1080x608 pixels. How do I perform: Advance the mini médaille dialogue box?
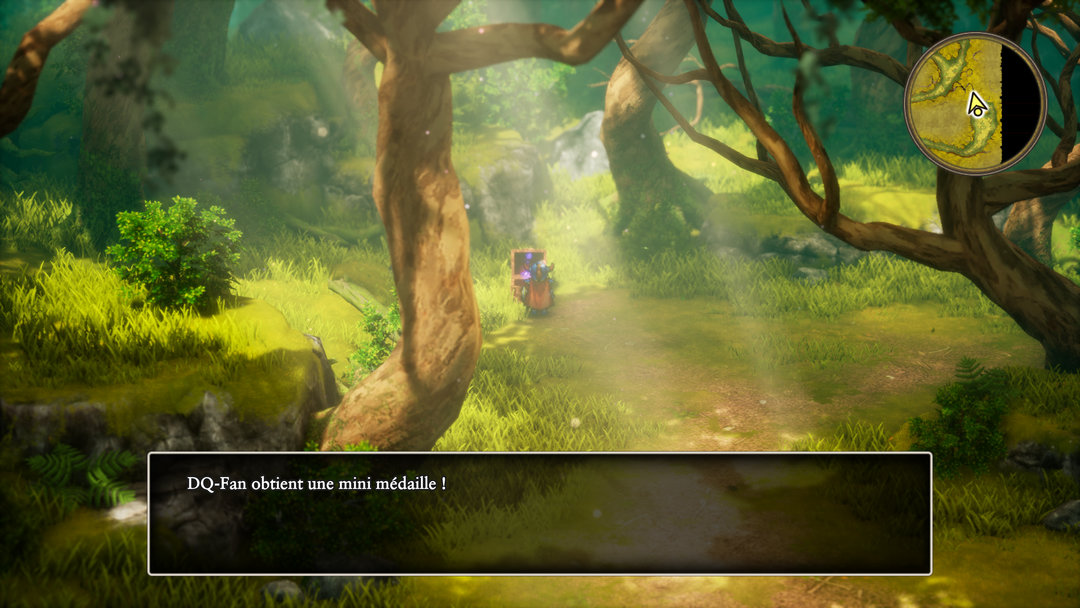tap(539, 513)
